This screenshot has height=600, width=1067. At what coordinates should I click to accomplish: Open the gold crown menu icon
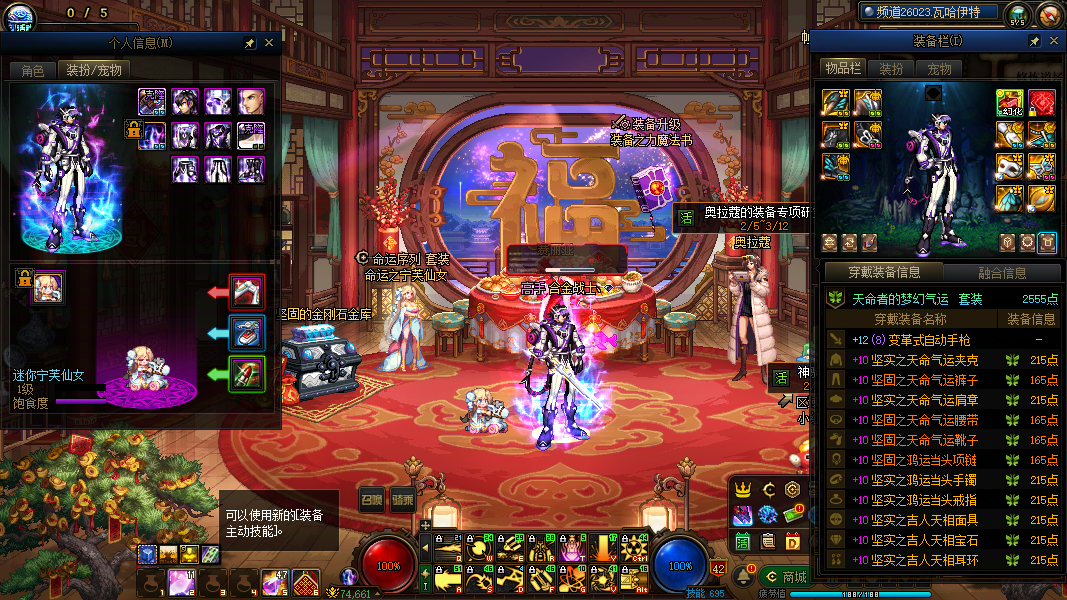pos(743,489)
